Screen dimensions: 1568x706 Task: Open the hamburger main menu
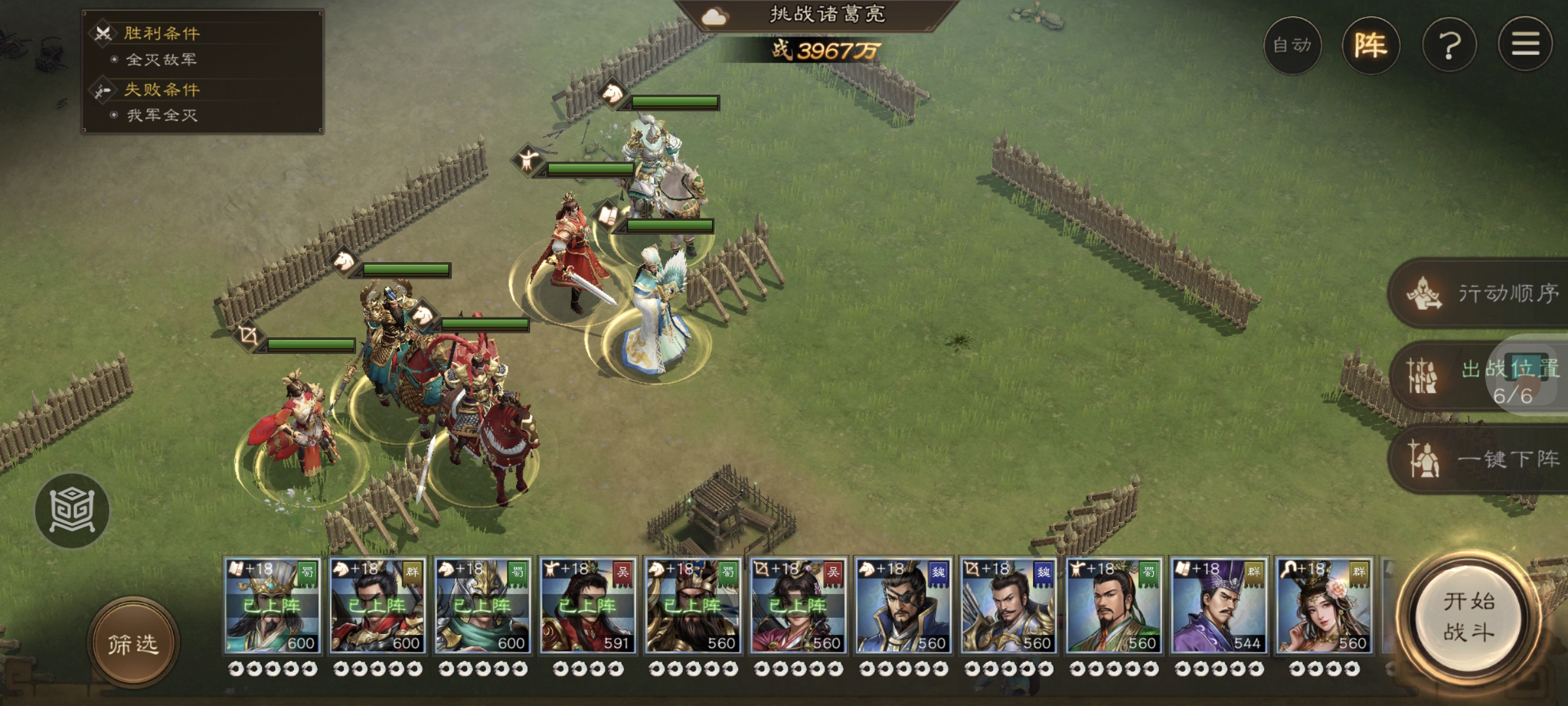pos(1525,45)
